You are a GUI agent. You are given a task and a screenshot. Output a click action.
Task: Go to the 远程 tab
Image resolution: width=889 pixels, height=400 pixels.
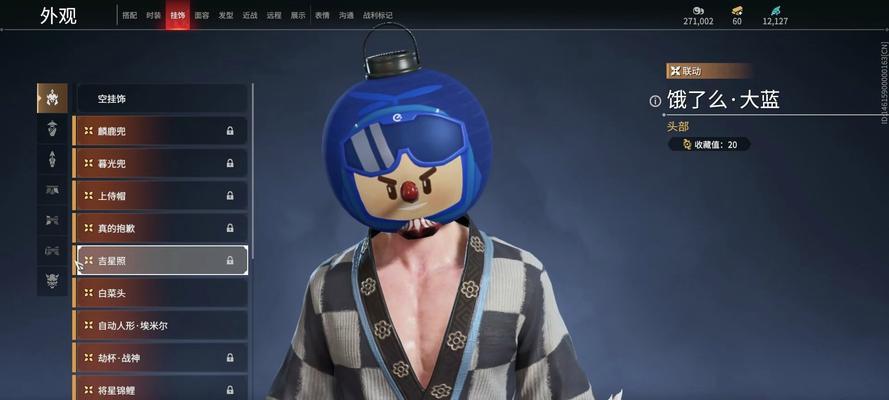274,16
